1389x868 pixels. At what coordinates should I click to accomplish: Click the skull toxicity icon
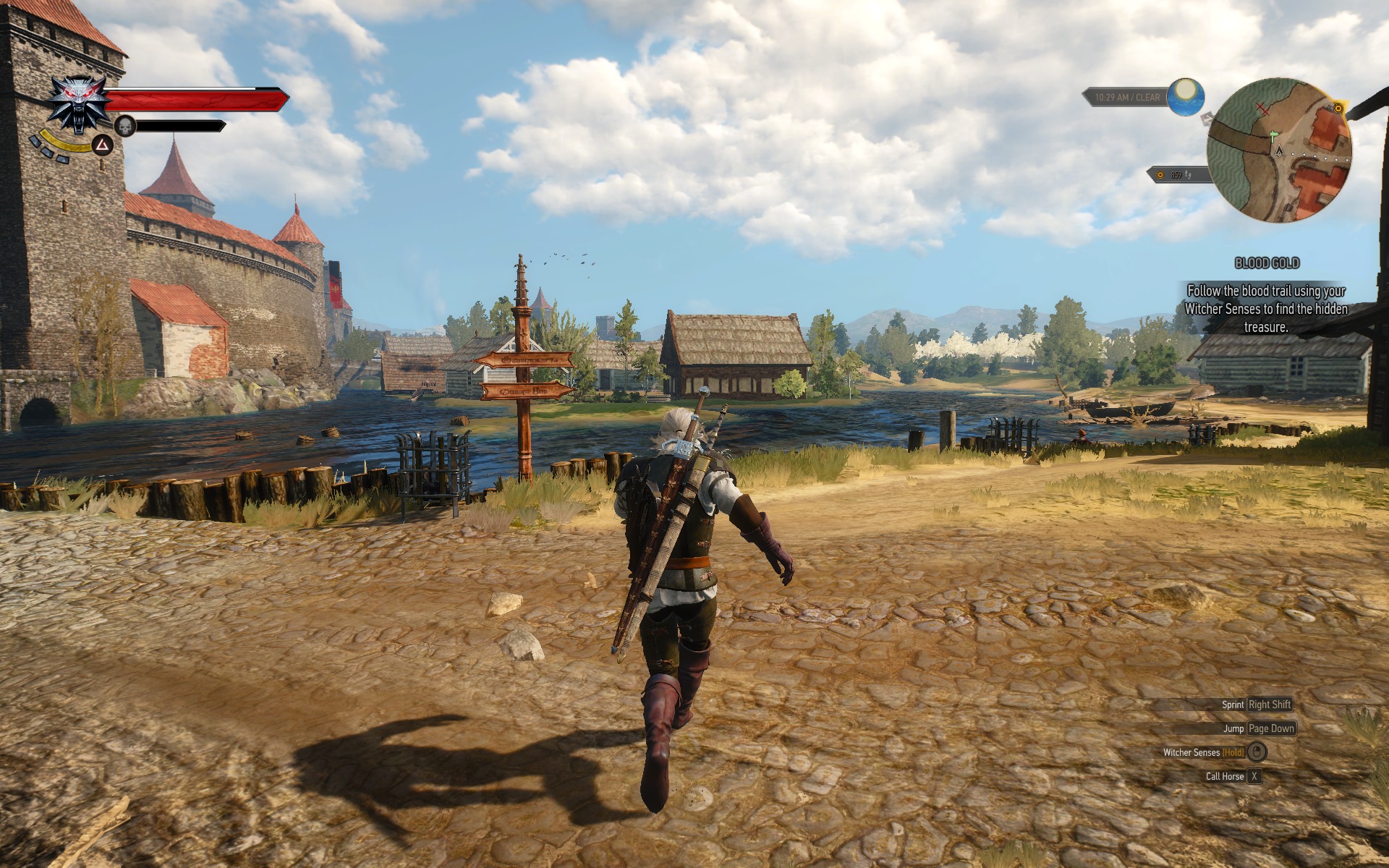pos(126,126)
